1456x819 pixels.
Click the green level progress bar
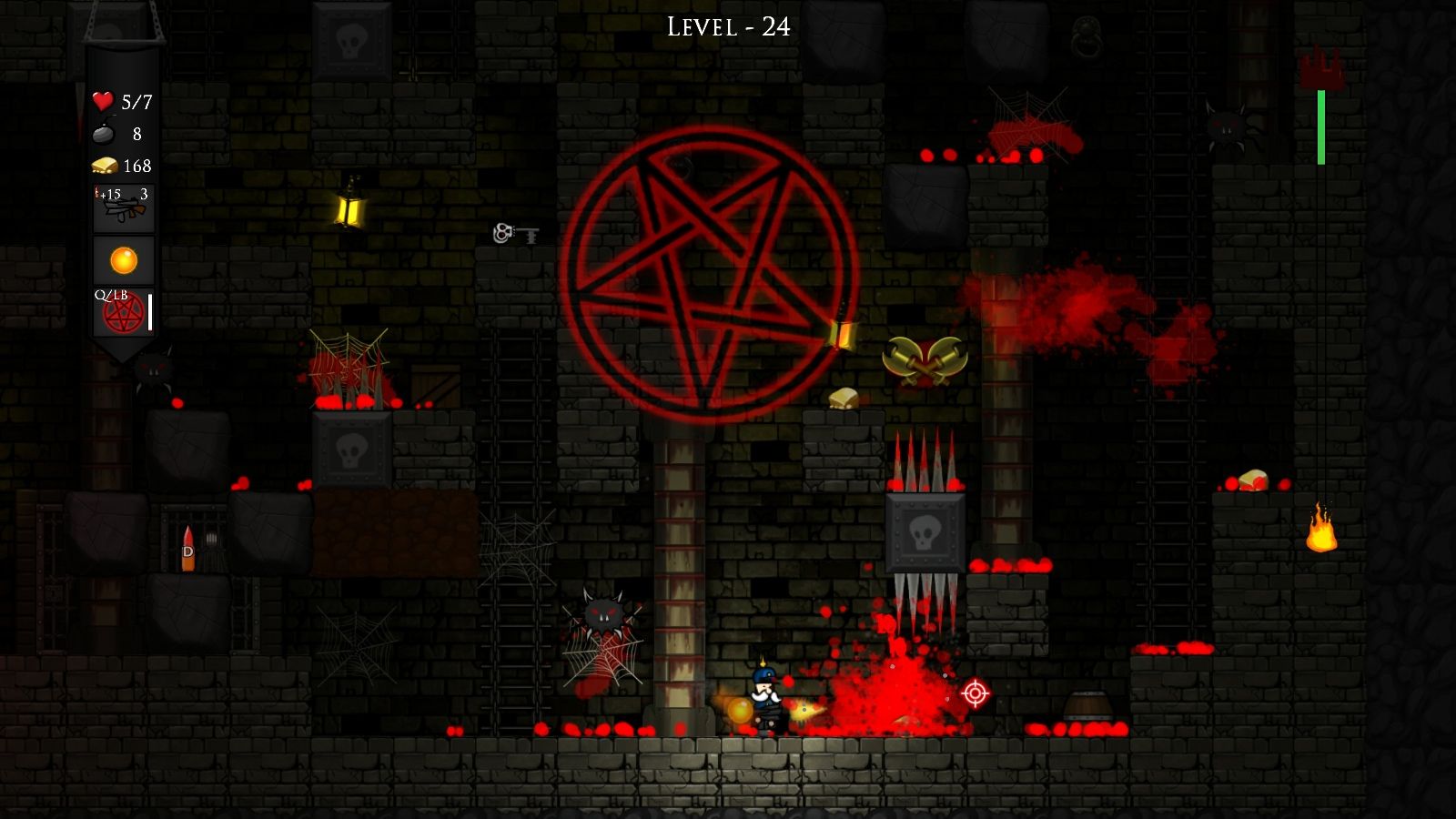[x=1319, y=125]
